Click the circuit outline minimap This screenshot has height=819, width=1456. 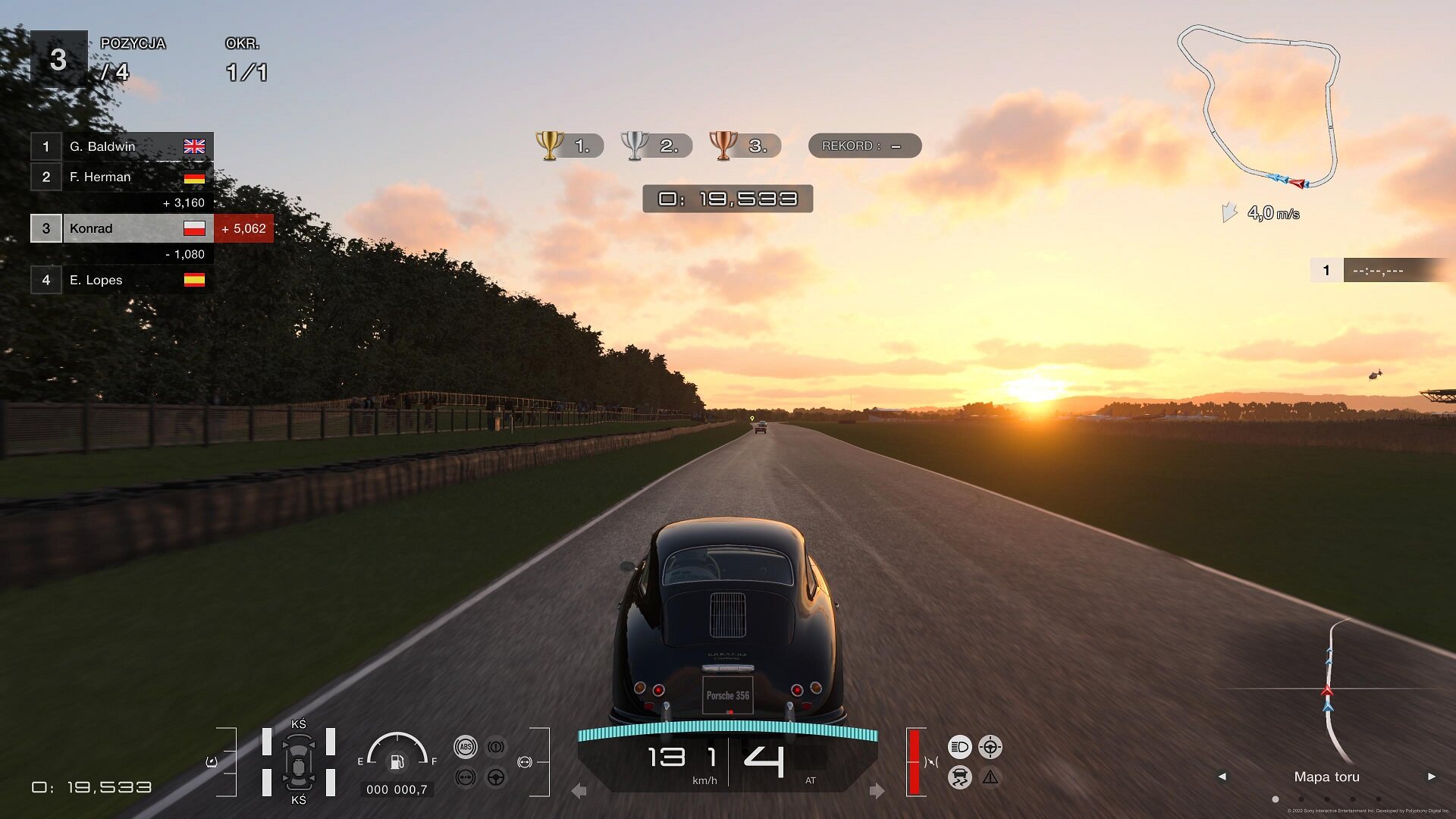[x=1259, y=106]
